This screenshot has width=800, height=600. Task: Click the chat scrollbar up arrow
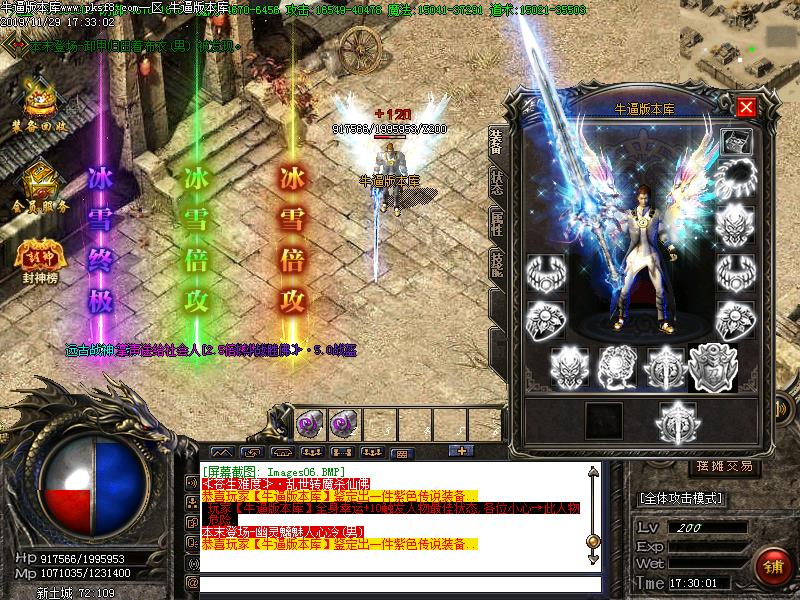pyautogui.click(x=594, y=474)
